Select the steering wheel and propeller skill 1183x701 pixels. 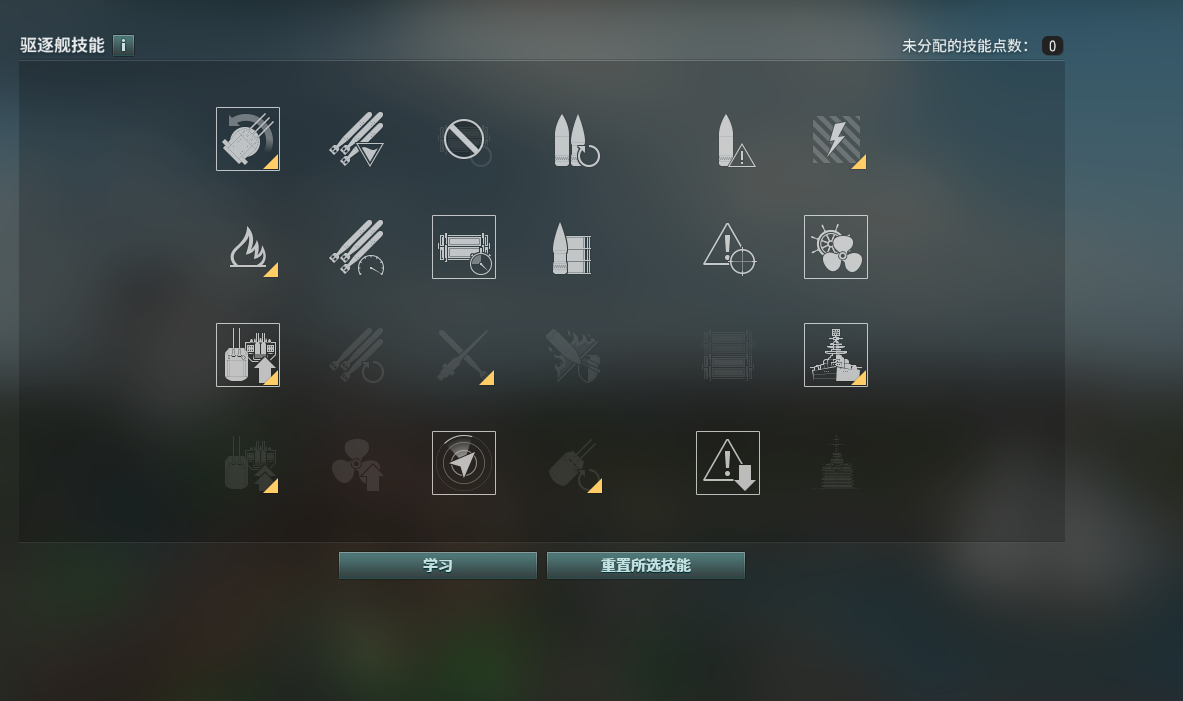pyautogui.click(x=836, y=247)
